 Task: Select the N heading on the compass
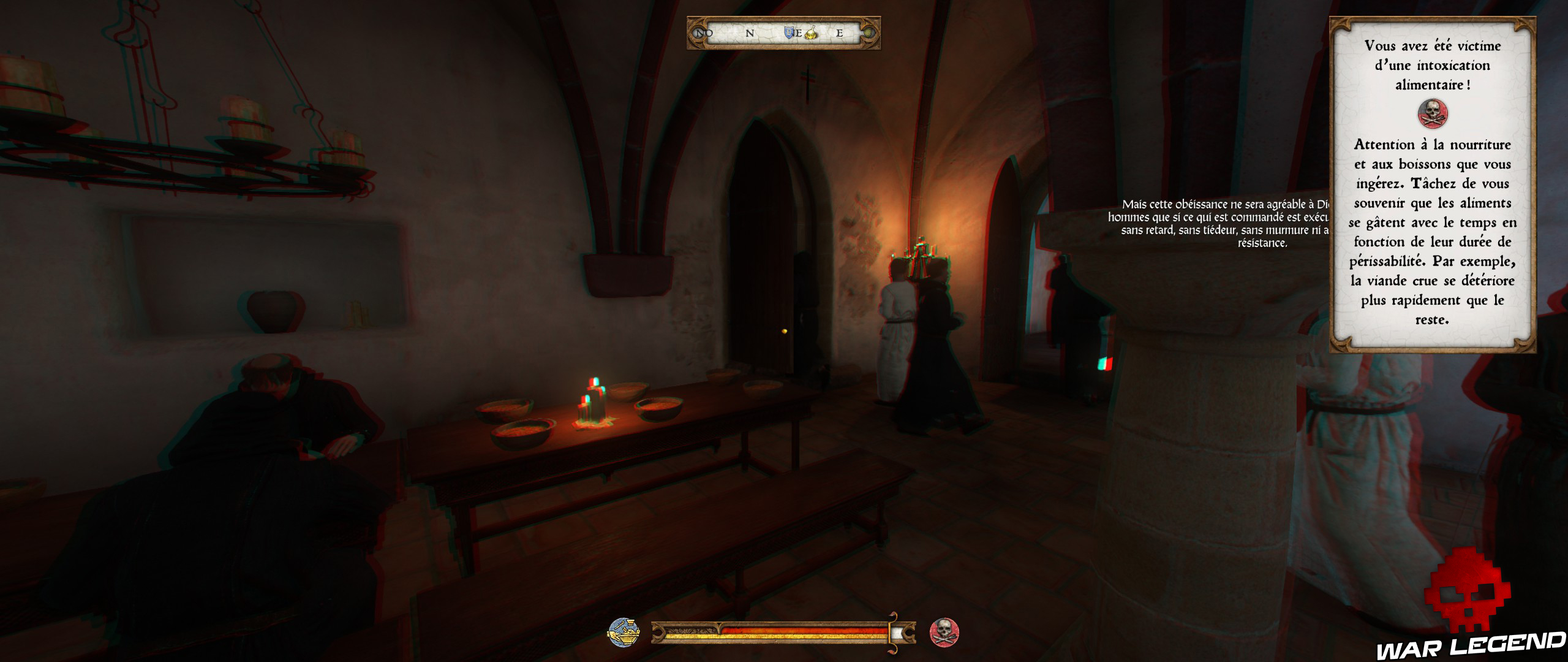(749, 34)
